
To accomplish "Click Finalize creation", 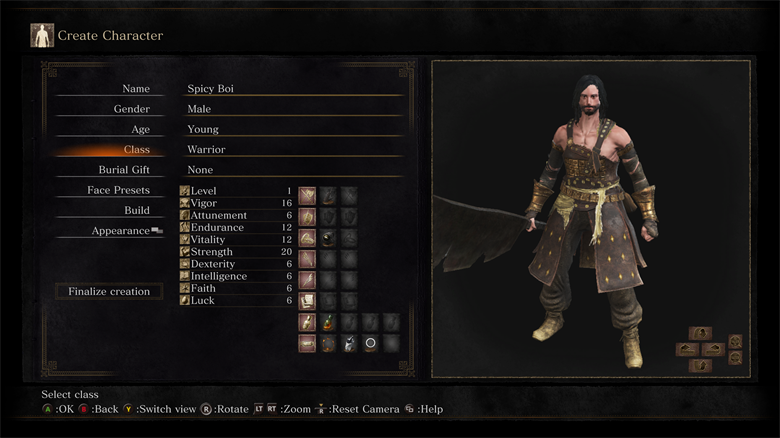I will (x=109, y=291).
